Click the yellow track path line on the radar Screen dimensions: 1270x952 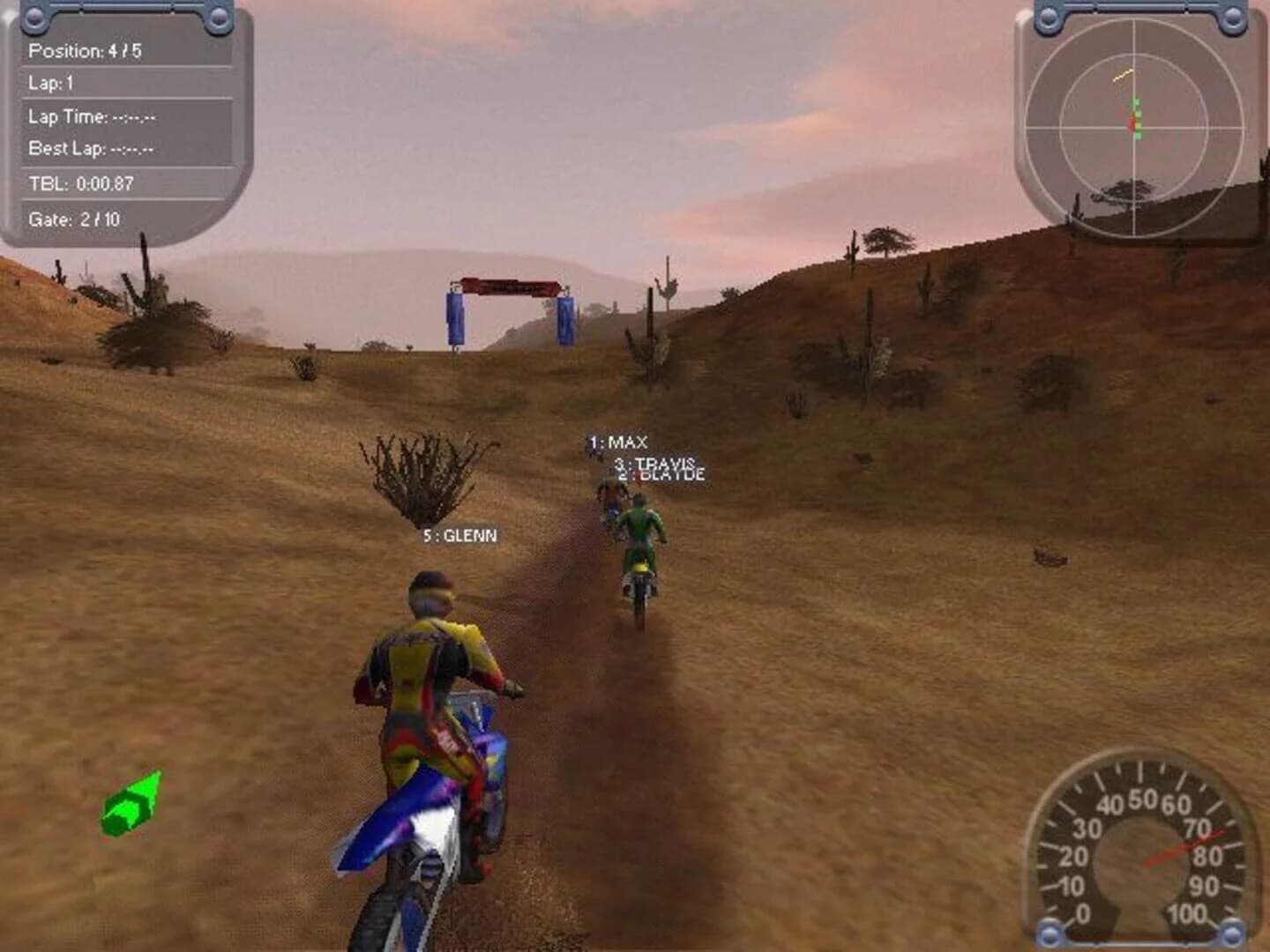point(1122,75)
